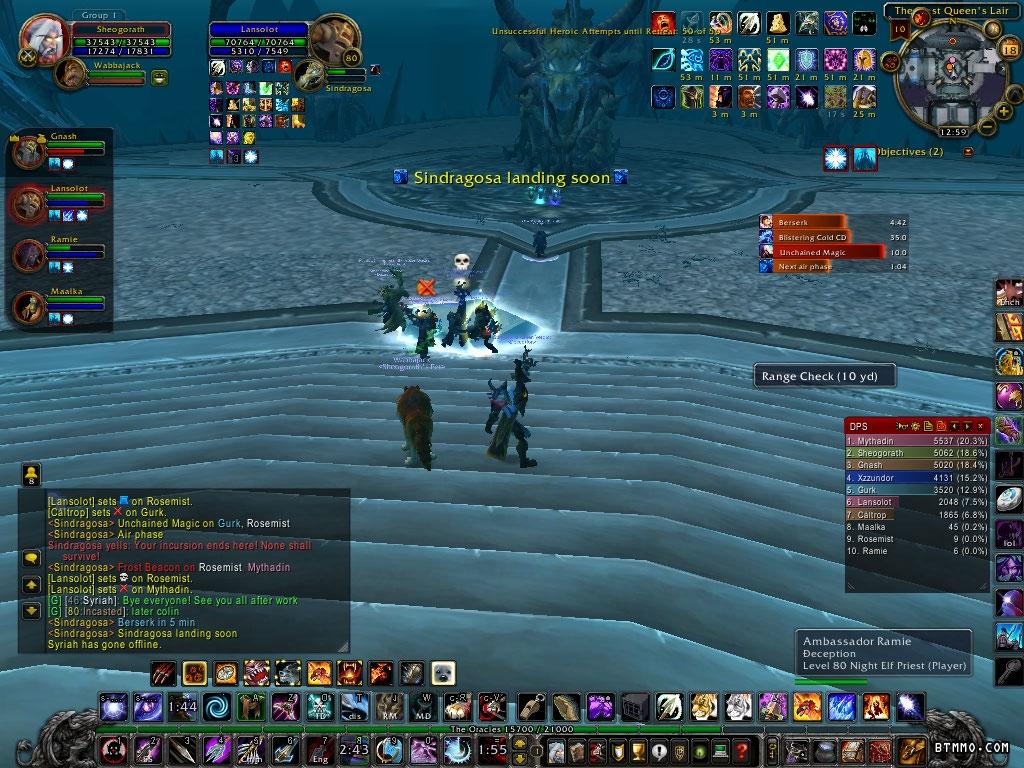Target party member Gnash
This screenshot has height=768, width=1024.
coord(28,152)
